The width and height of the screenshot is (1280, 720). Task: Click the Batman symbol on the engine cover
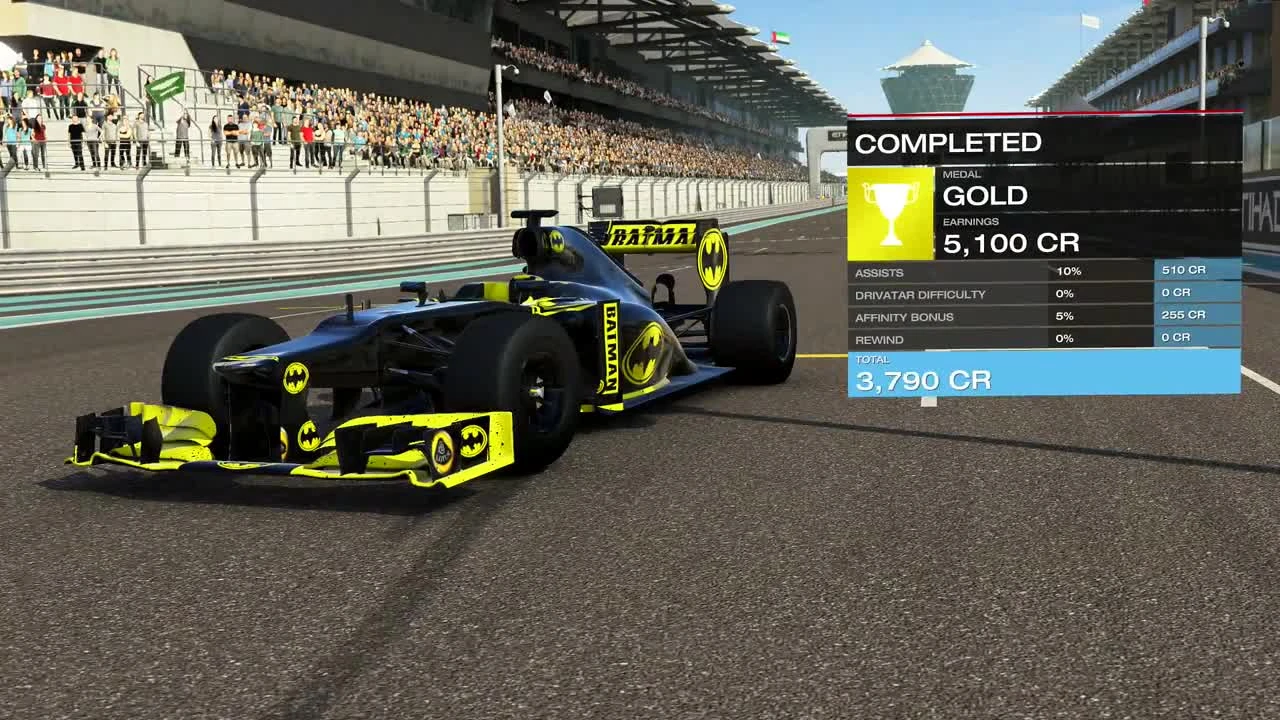[x=560, y=240]
